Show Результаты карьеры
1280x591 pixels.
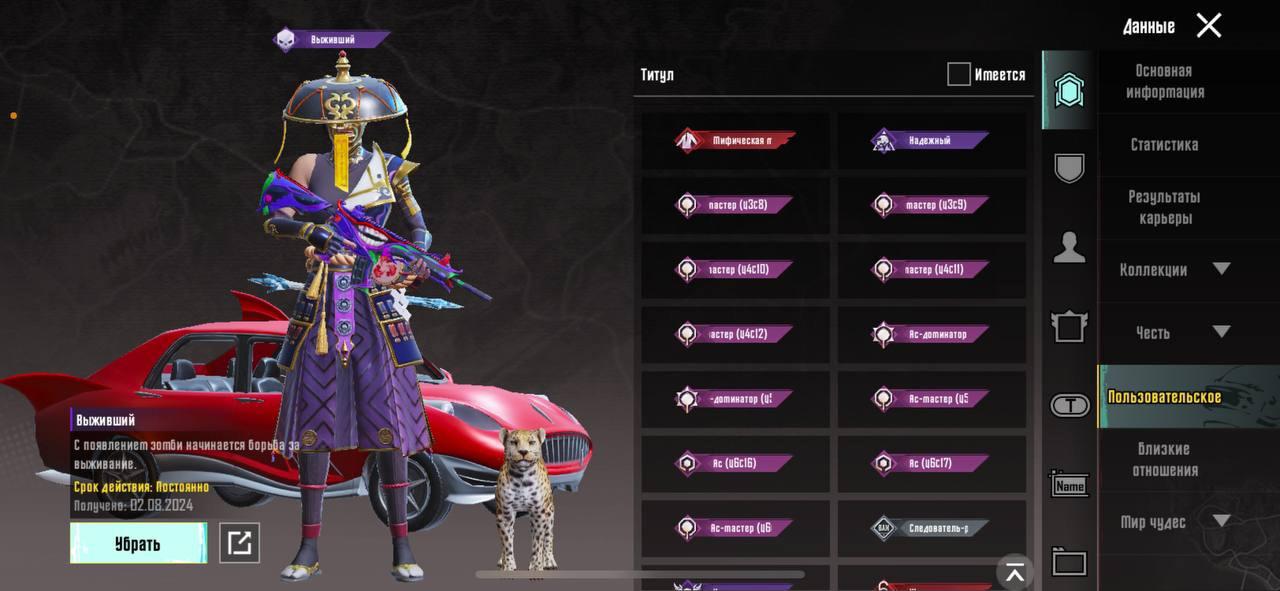1164,207
